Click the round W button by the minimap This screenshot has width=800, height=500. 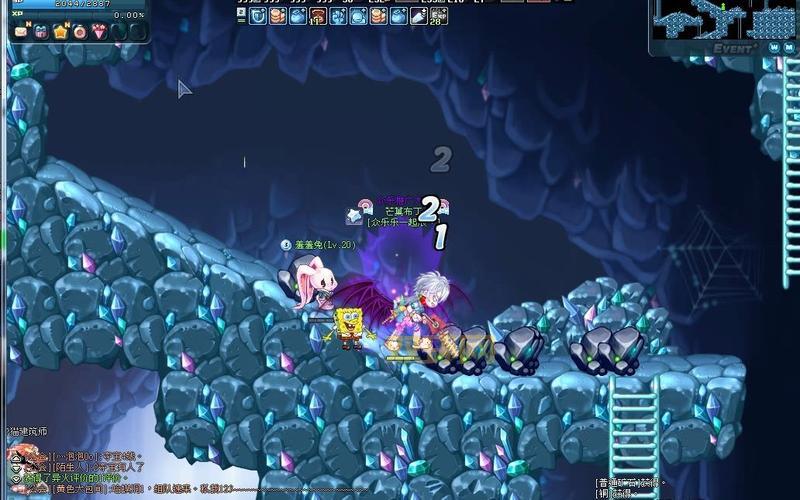(x=773, y=47)
